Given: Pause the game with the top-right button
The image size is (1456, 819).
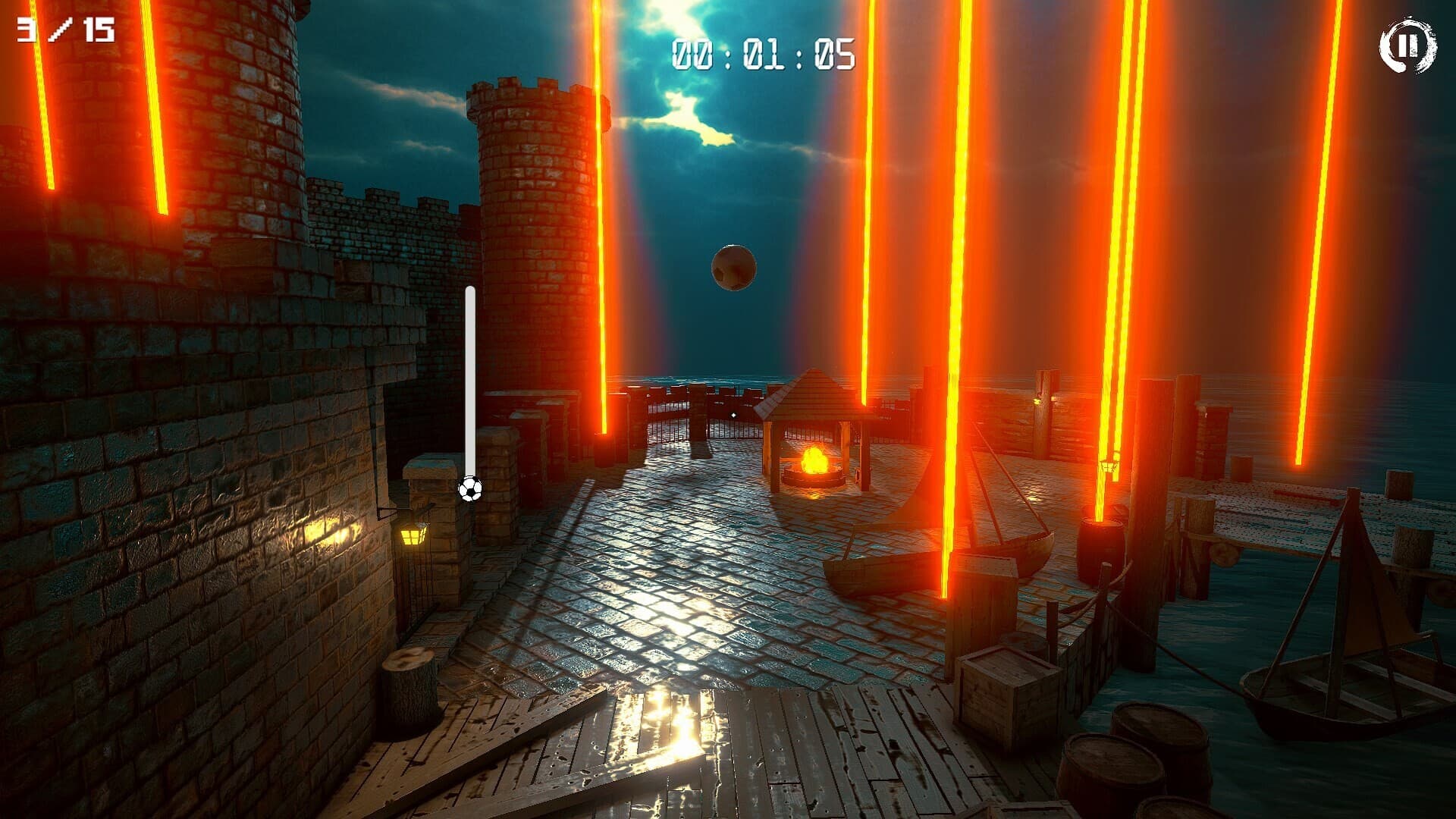Looking at the screenshot, I should (1407, 45).
